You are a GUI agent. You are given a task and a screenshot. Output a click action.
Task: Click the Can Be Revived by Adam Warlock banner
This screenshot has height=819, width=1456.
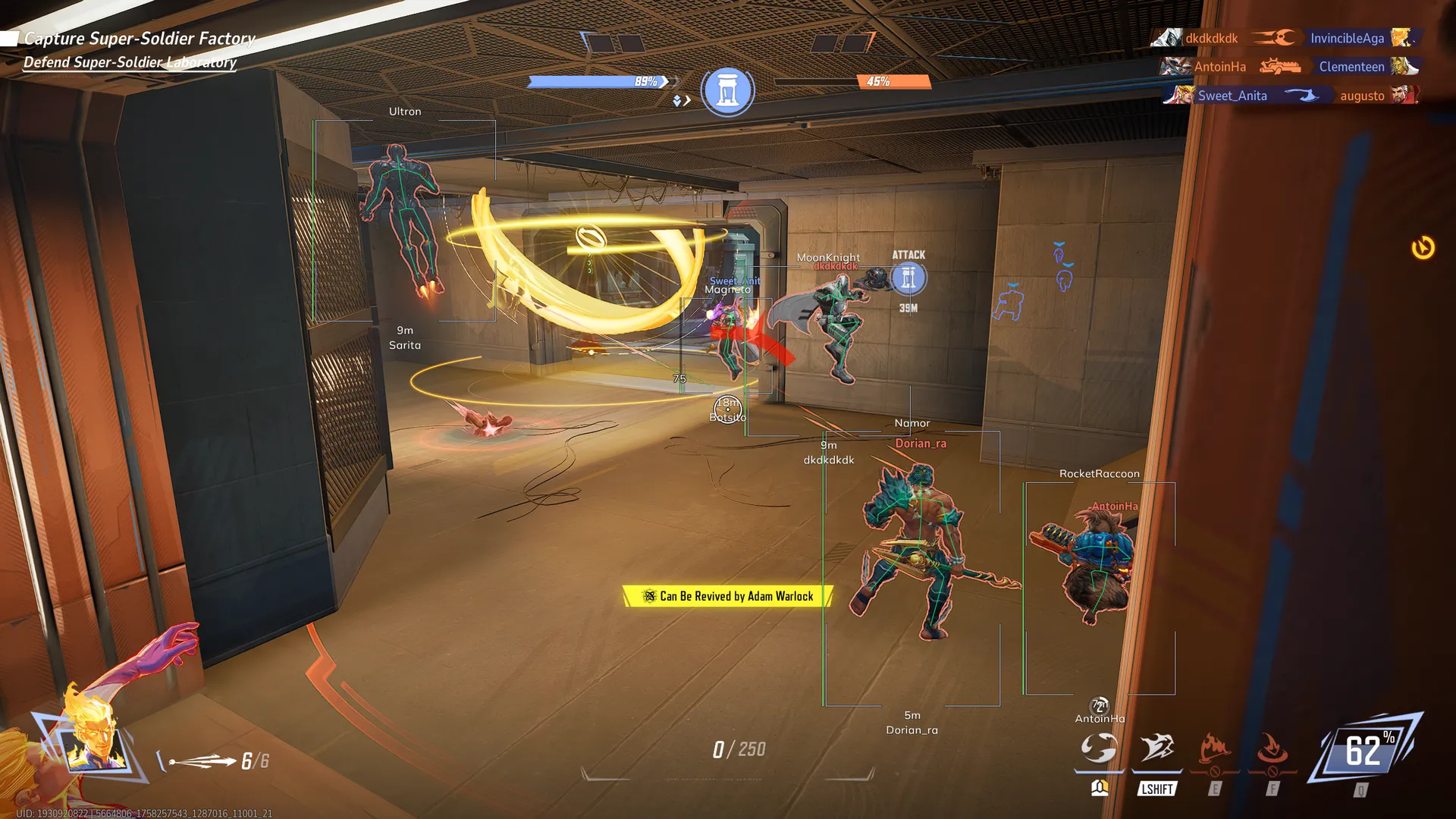(x=728, y=596)
